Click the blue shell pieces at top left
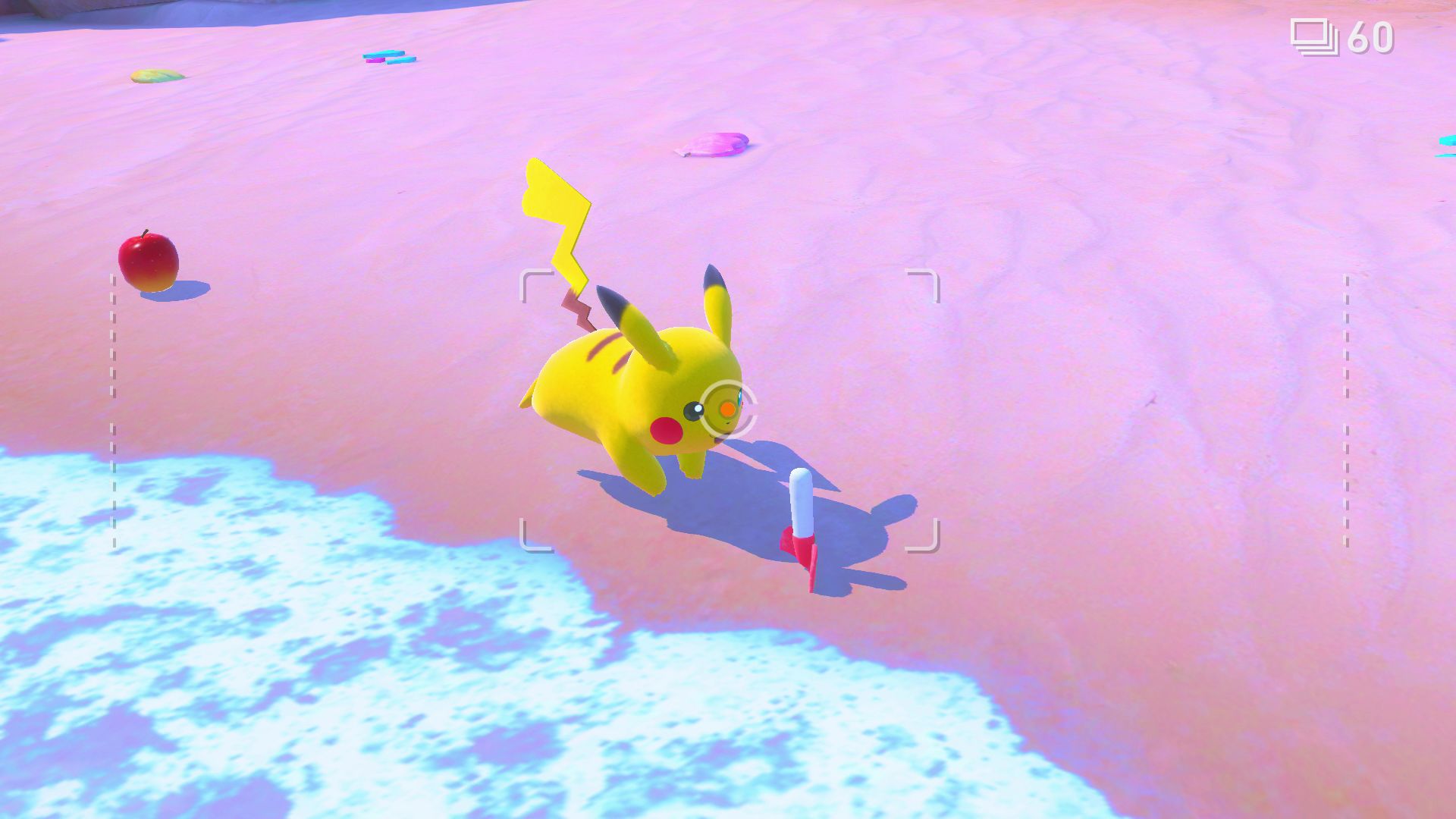Screen dimensions: 1456x819 pos(388,57)
